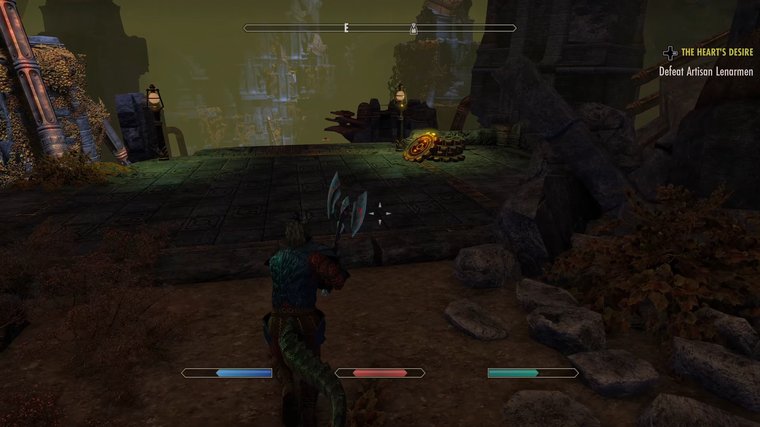The image size is (760, 427).
Task: Click the quest tracker cross icon
Action: pyautogui.click(x=670, y=52)
